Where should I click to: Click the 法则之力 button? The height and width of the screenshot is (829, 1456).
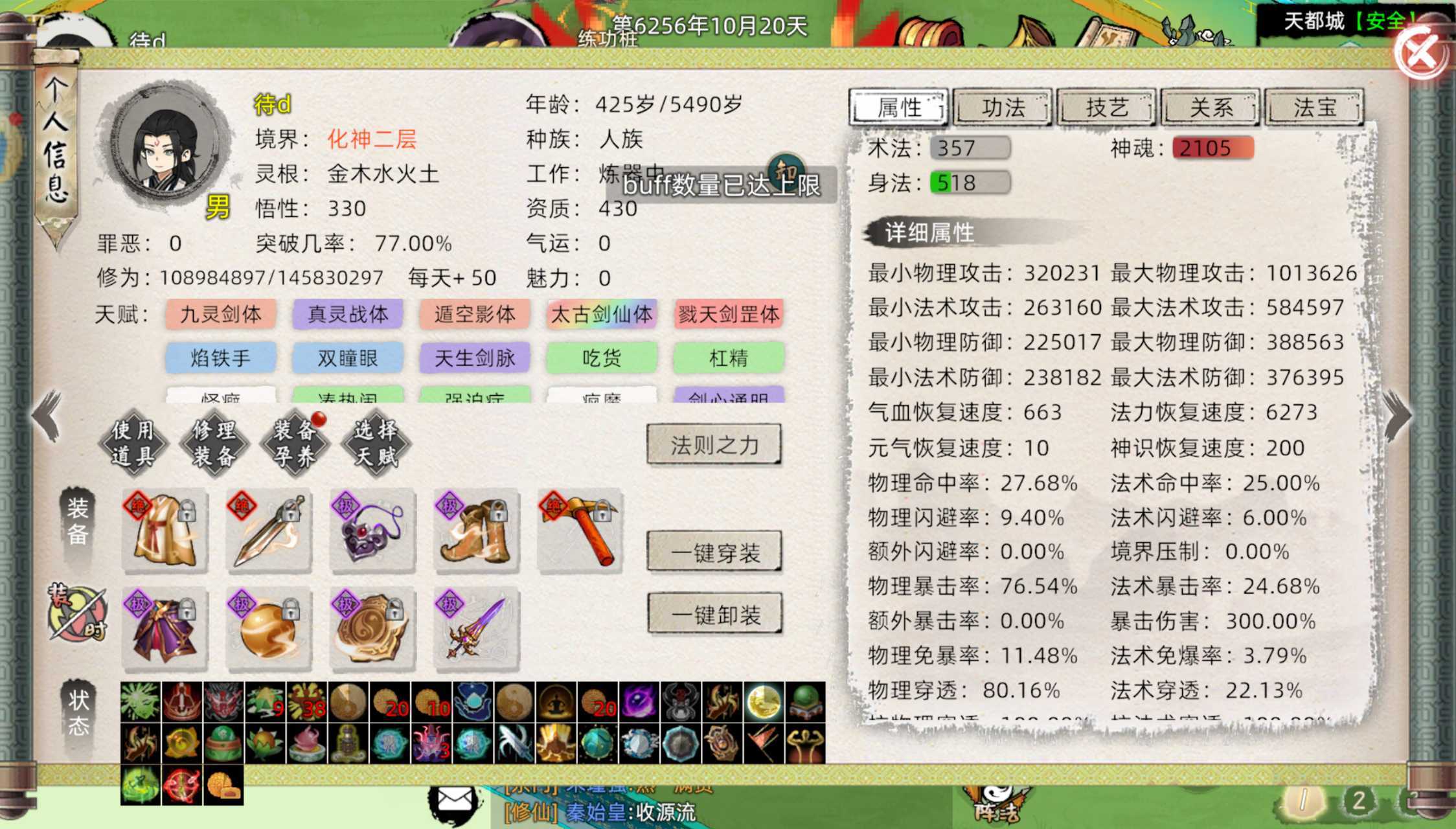click(714, 445)
